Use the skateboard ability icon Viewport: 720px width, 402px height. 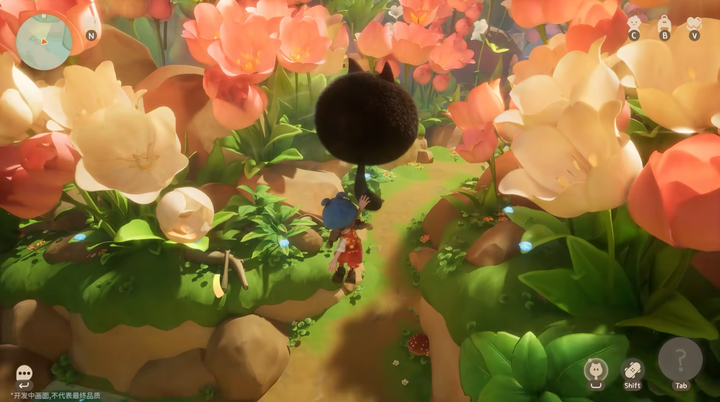[x=632, y=370]
